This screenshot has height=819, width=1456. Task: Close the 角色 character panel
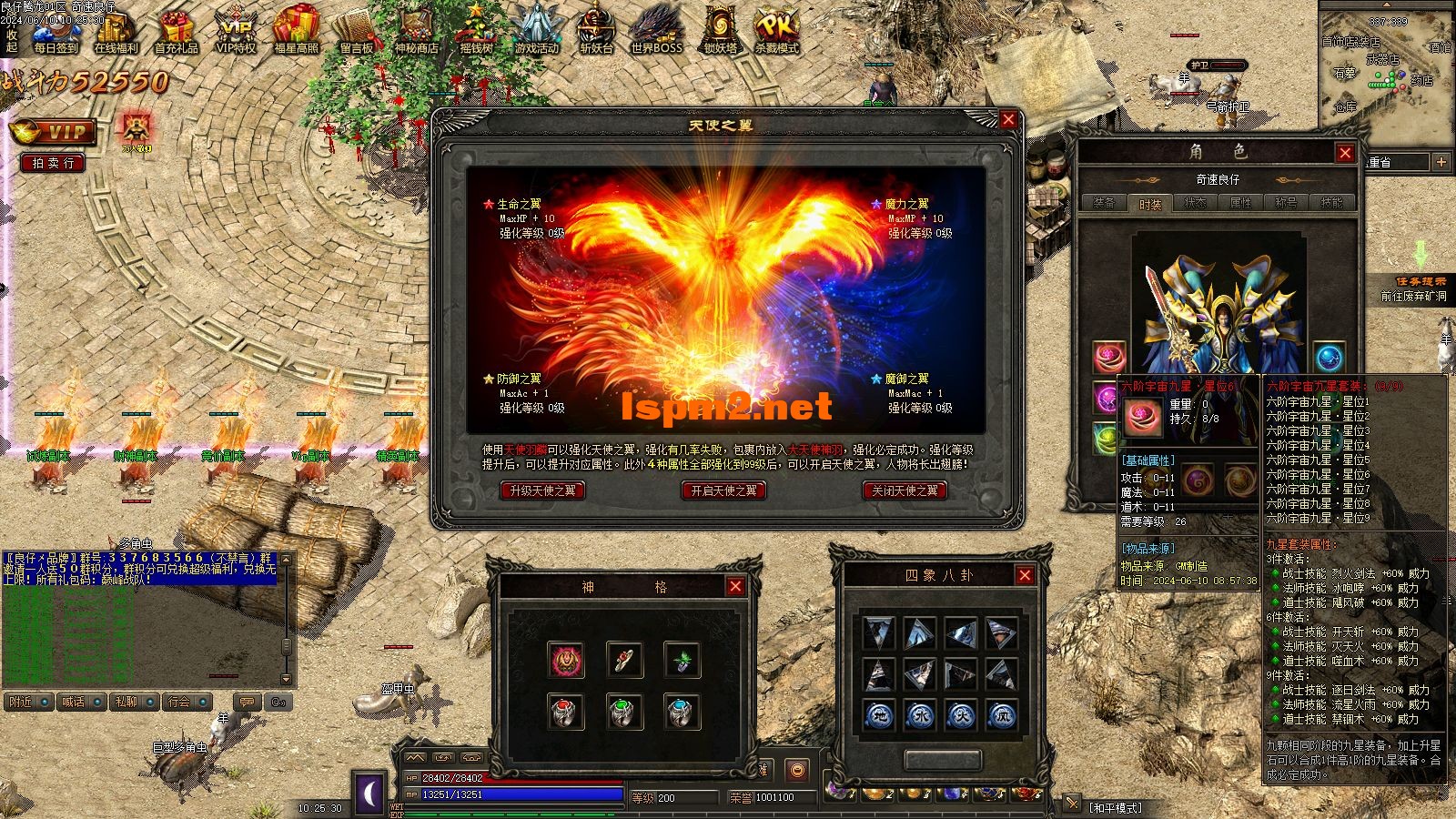(1345, 153)
